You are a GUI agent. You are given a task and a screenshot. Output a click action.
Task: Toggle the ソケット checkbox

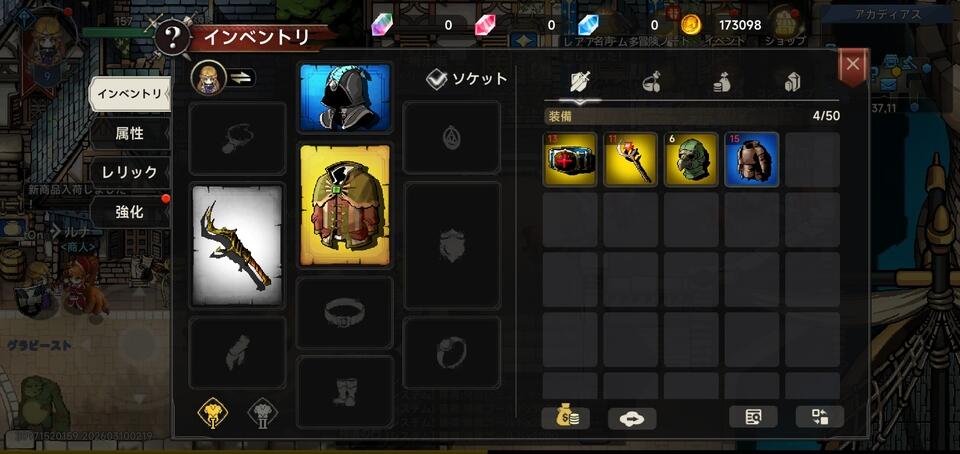pyautogui.click(x=437, y=79)
